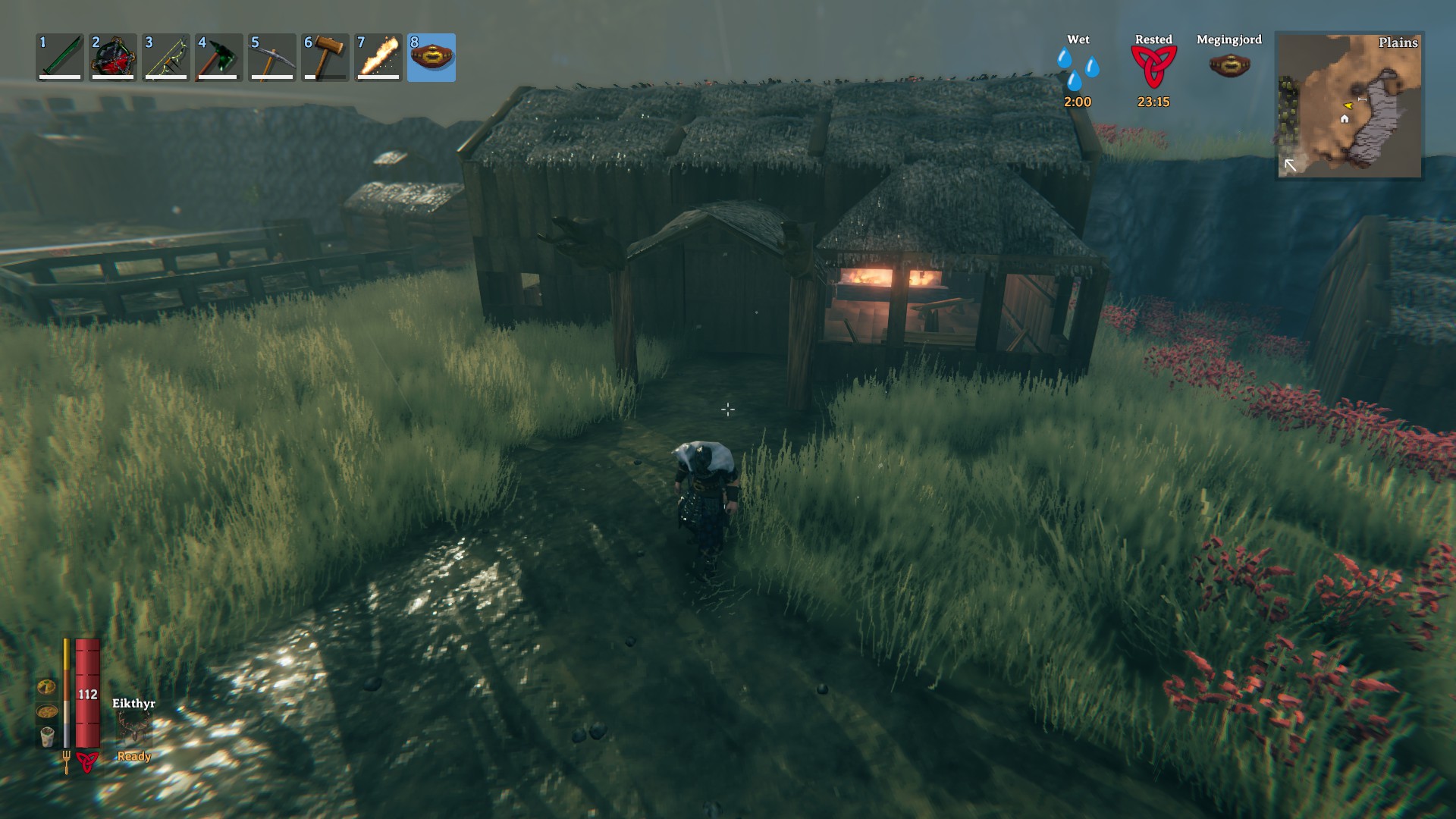Click the pie food icon
This screenshot has width=1456, height=819.
[x=47, y=687]
